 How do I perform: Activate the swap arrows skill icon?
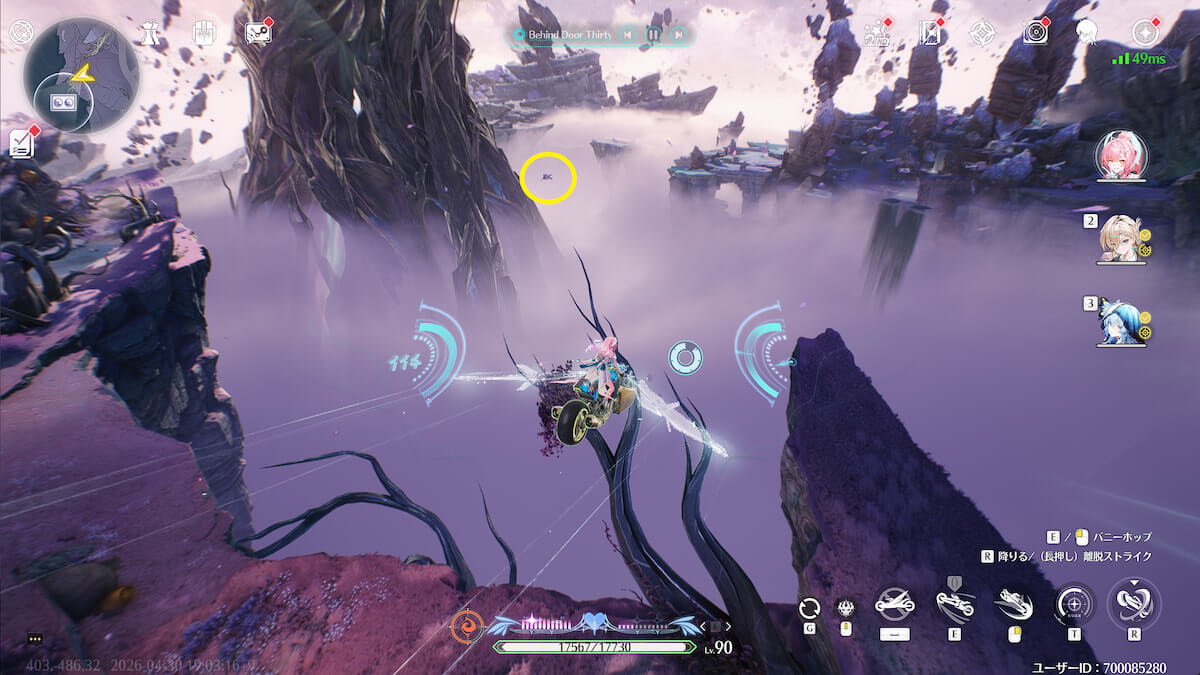[x=810, y=607]
